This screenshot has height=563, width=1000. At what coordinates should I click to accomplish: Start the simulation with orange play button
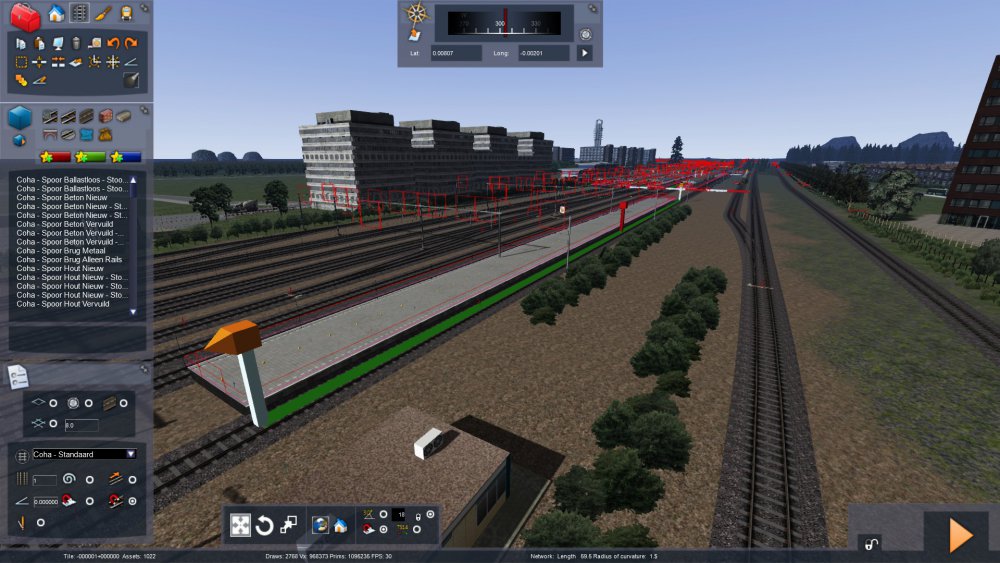(960, 536)
